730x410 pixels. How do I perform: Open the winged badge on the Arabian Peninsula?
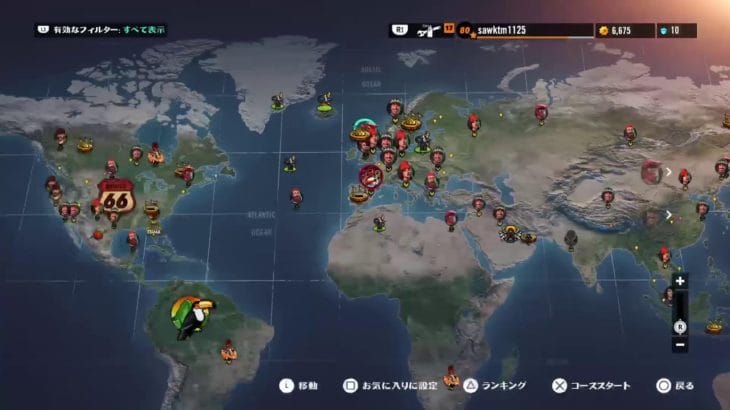pyautogui.click(x=513, y=234)
